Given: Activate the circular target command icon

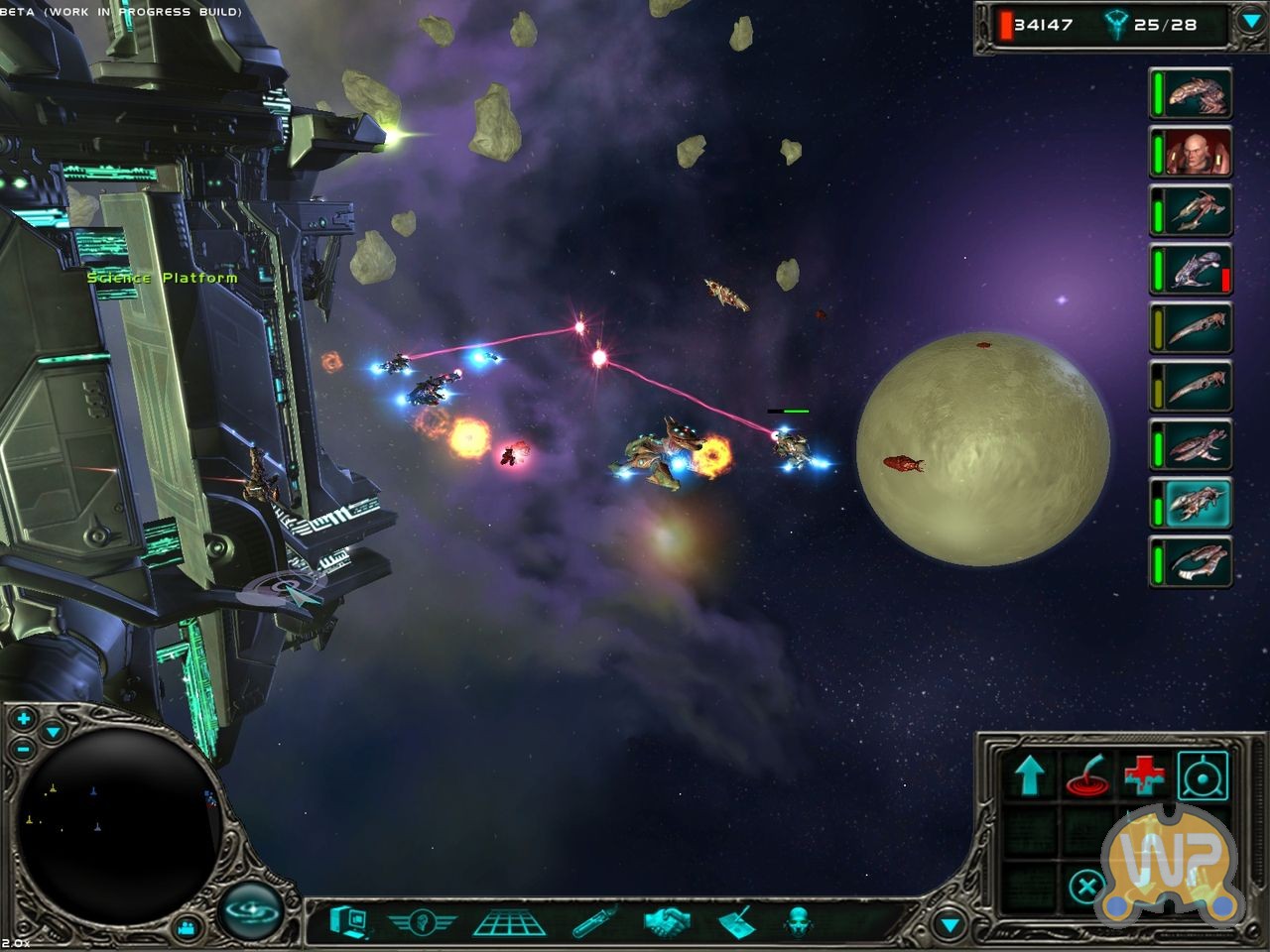Looking at the screenshot, I should (x=1202, y=774).
